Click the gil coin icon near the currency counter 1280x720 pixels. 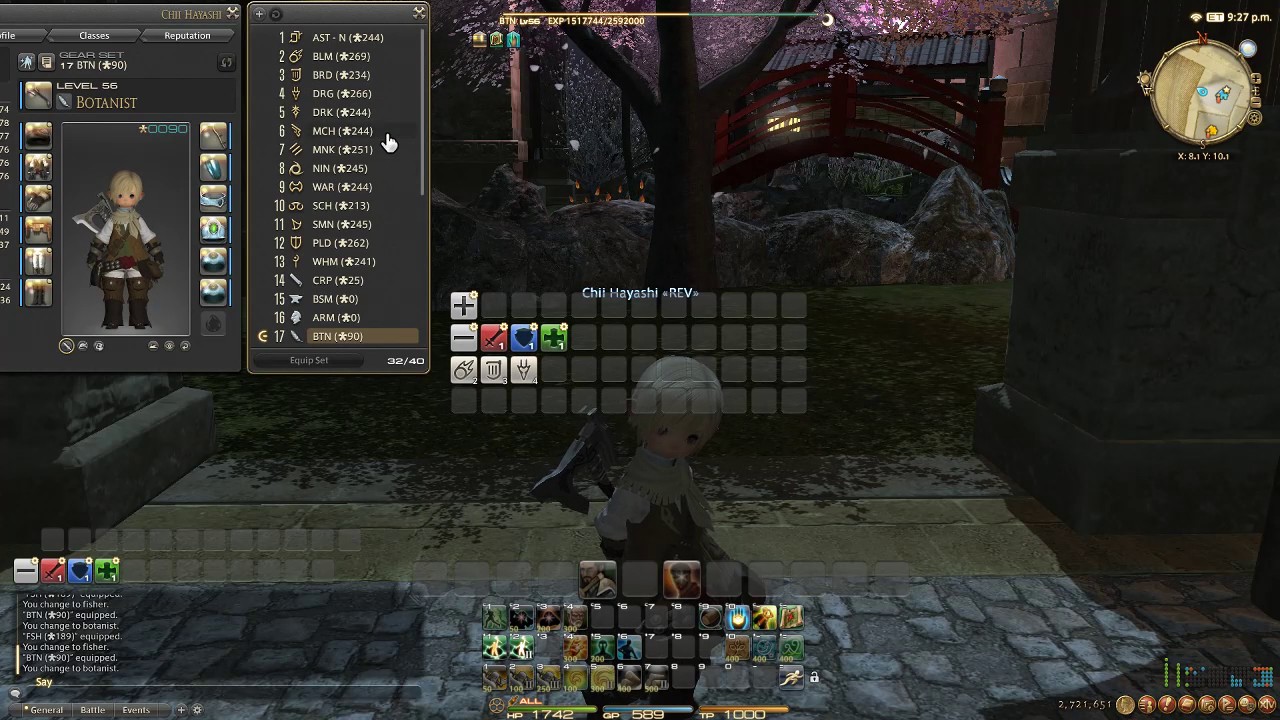point(1125,706)
